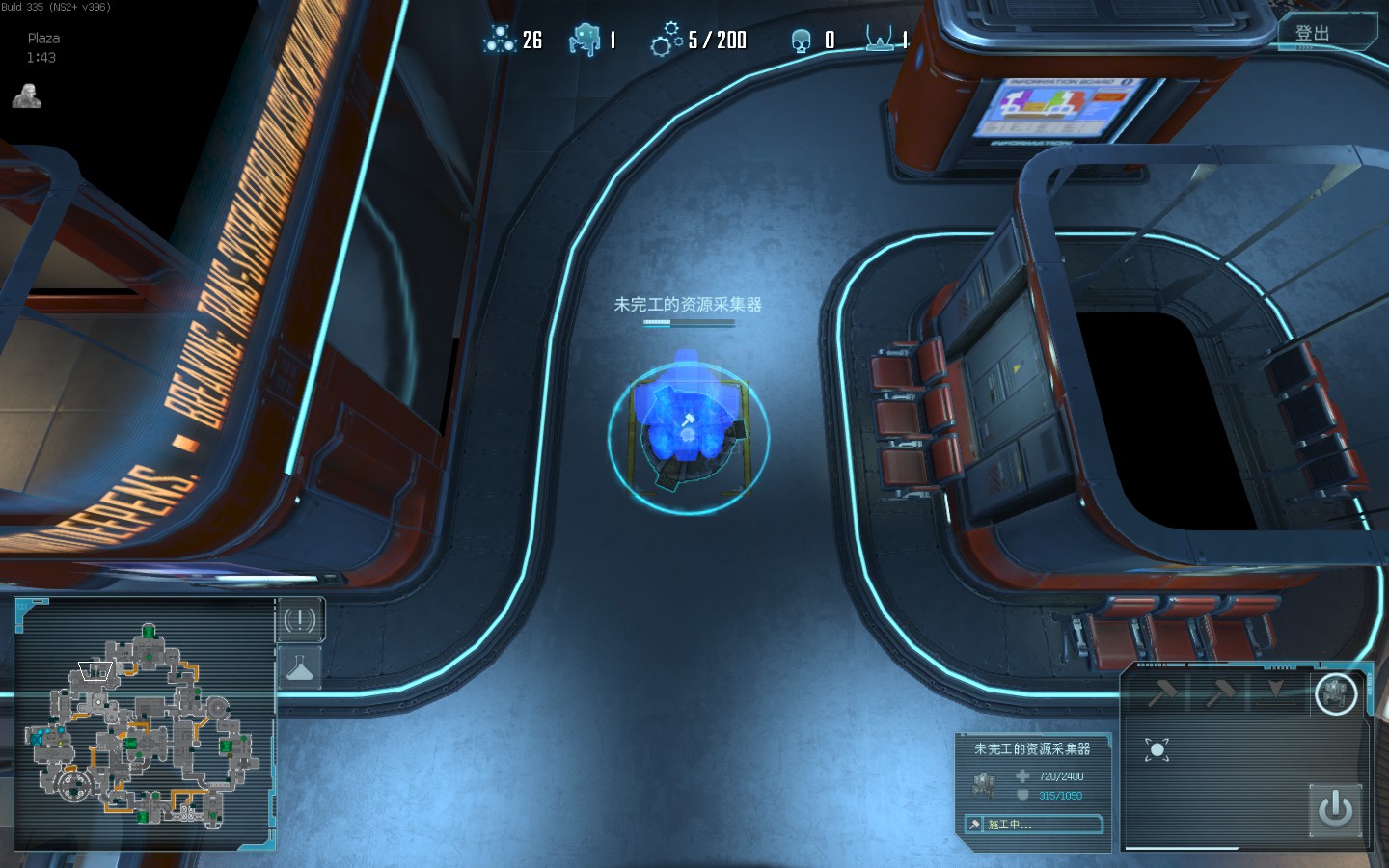
Task: Activate the exclamation alert button beside minimap
Action: pos(300,620)
